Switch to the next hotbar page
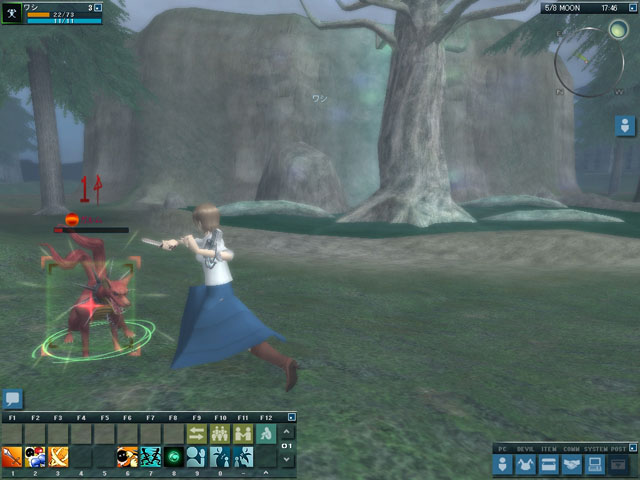This screenshot has width=640, height=480. click(x=287, y=458)
